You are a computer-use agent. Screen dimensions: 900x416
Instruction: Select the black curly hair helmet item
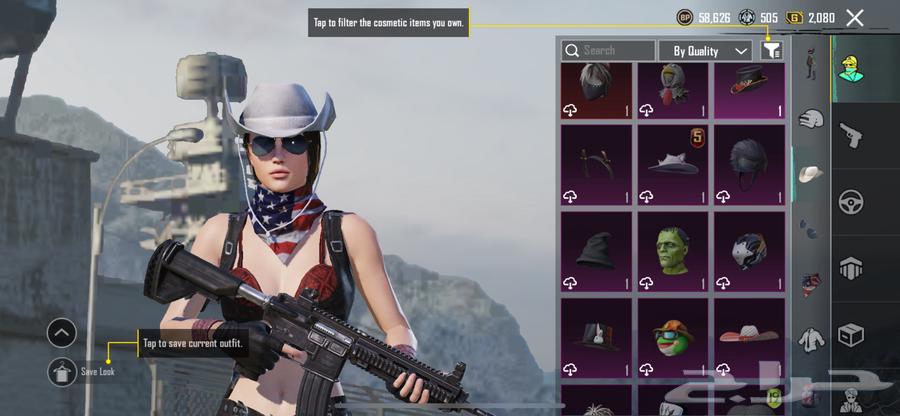pyautogui.click(x=749, y=160)
